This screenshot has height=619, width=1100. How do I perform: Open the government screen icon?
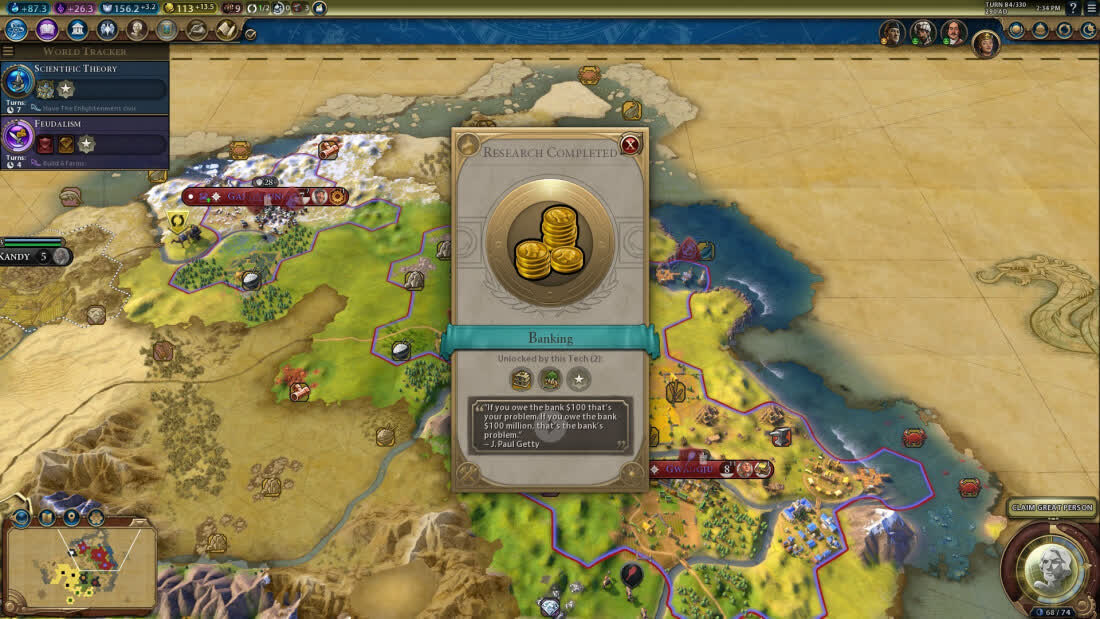tap(77, 30)
